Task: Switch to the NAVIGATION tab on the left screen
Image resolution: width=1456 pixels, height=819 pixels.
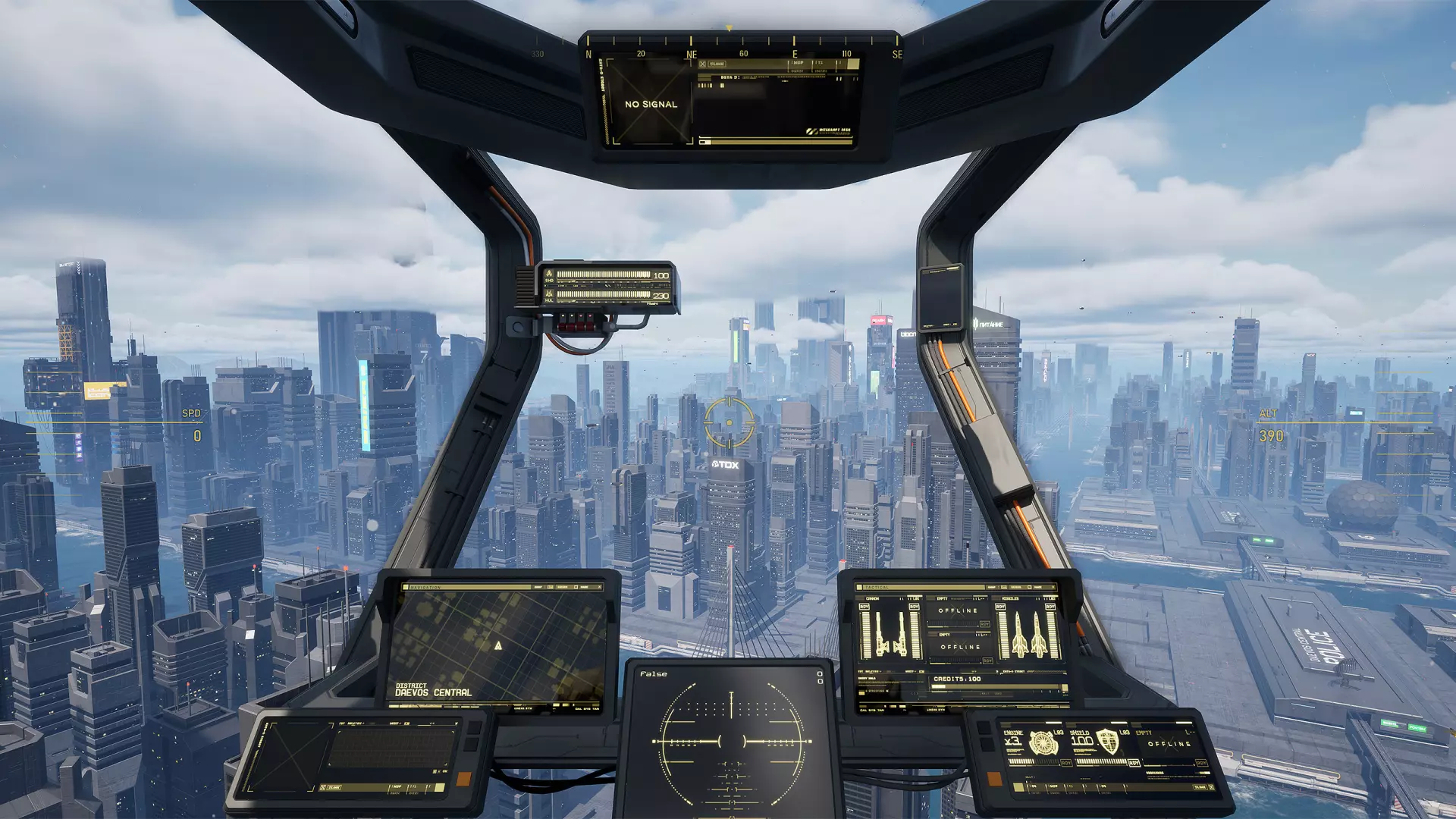Action: pos(425,586)
